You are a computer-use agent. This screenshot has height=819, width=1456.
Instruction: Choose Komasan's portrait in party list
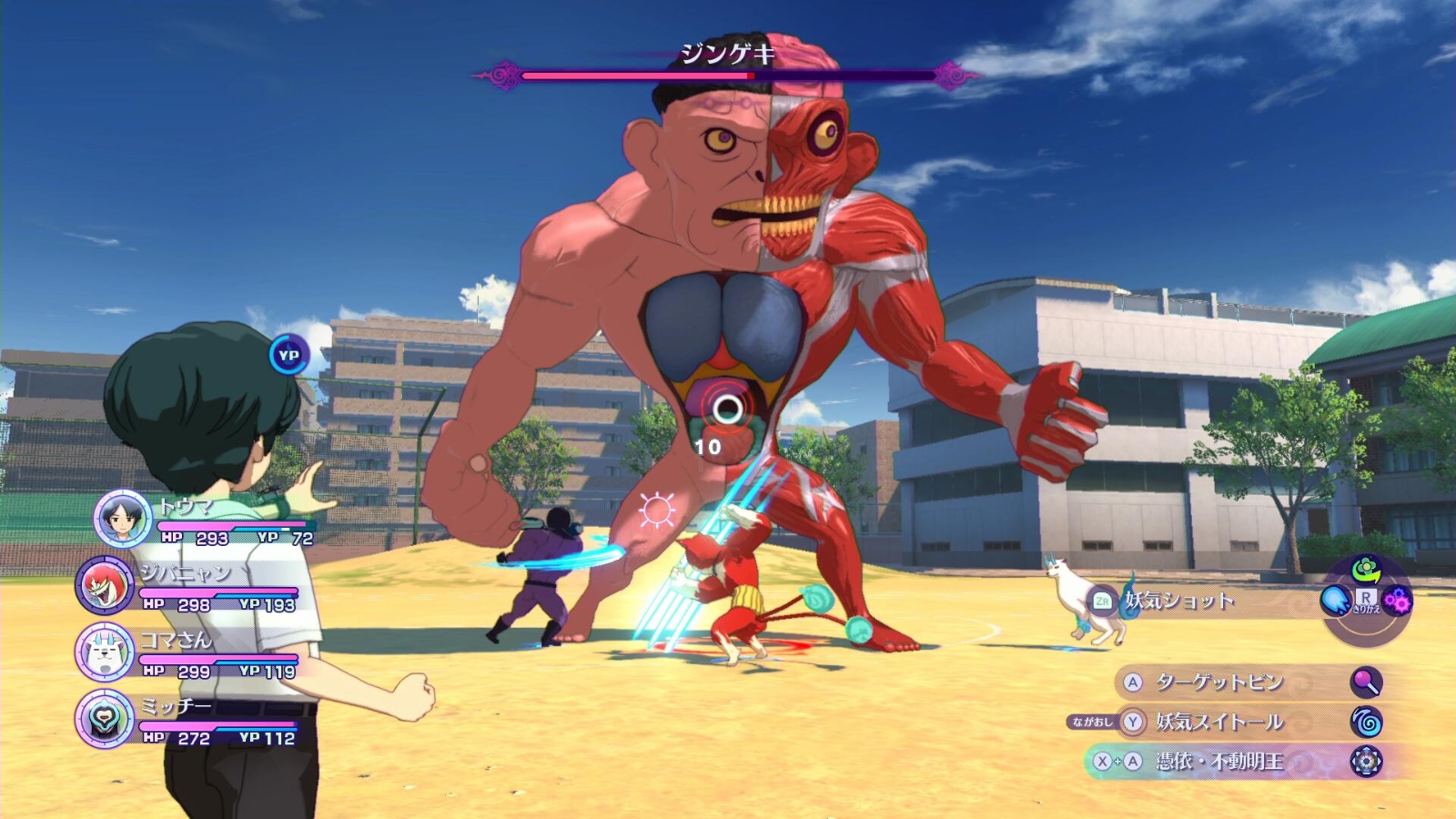[x=105, y=652]
